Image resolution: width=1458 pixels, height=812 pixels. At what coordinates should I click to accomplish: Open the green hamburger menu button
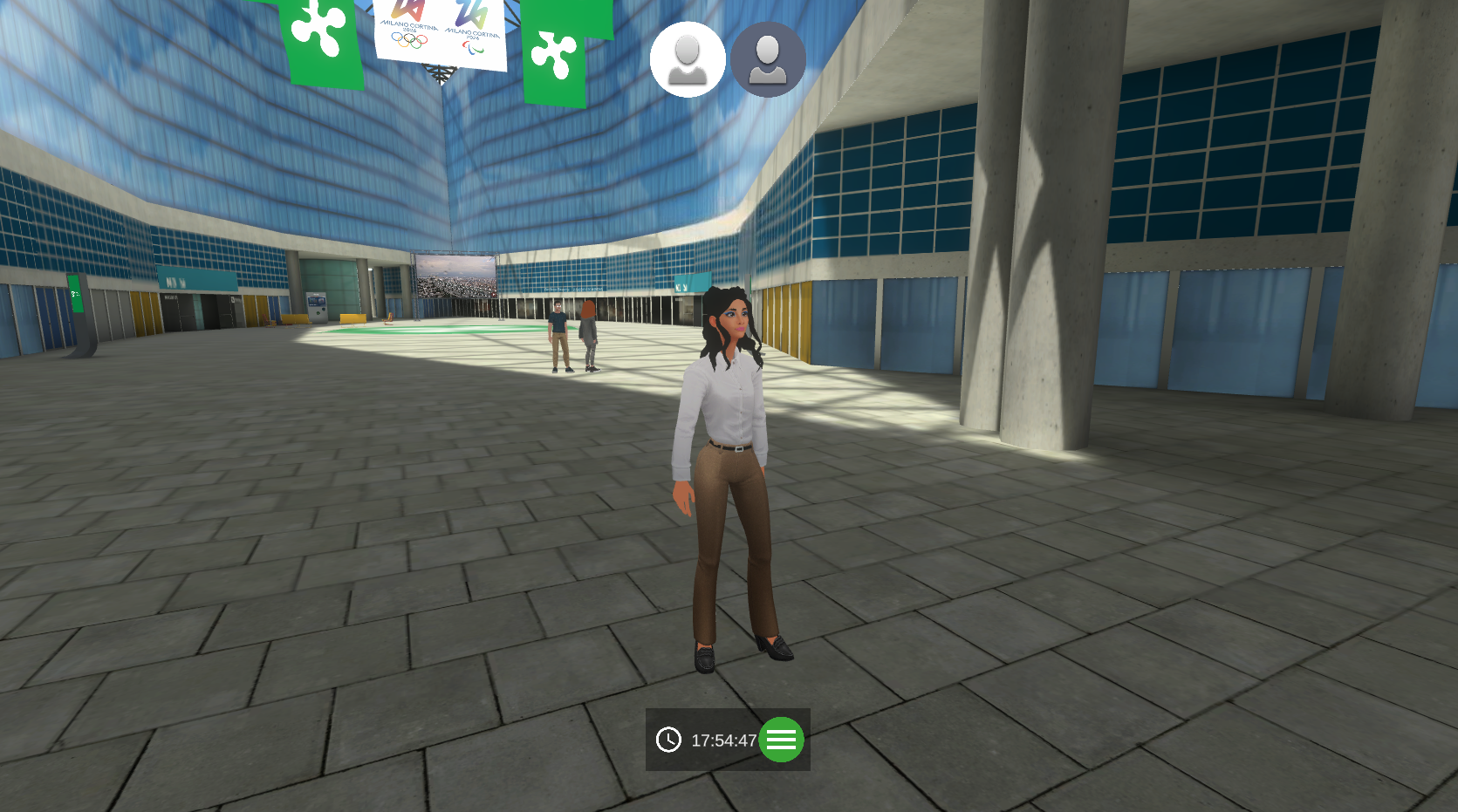[x=781, y=740]
